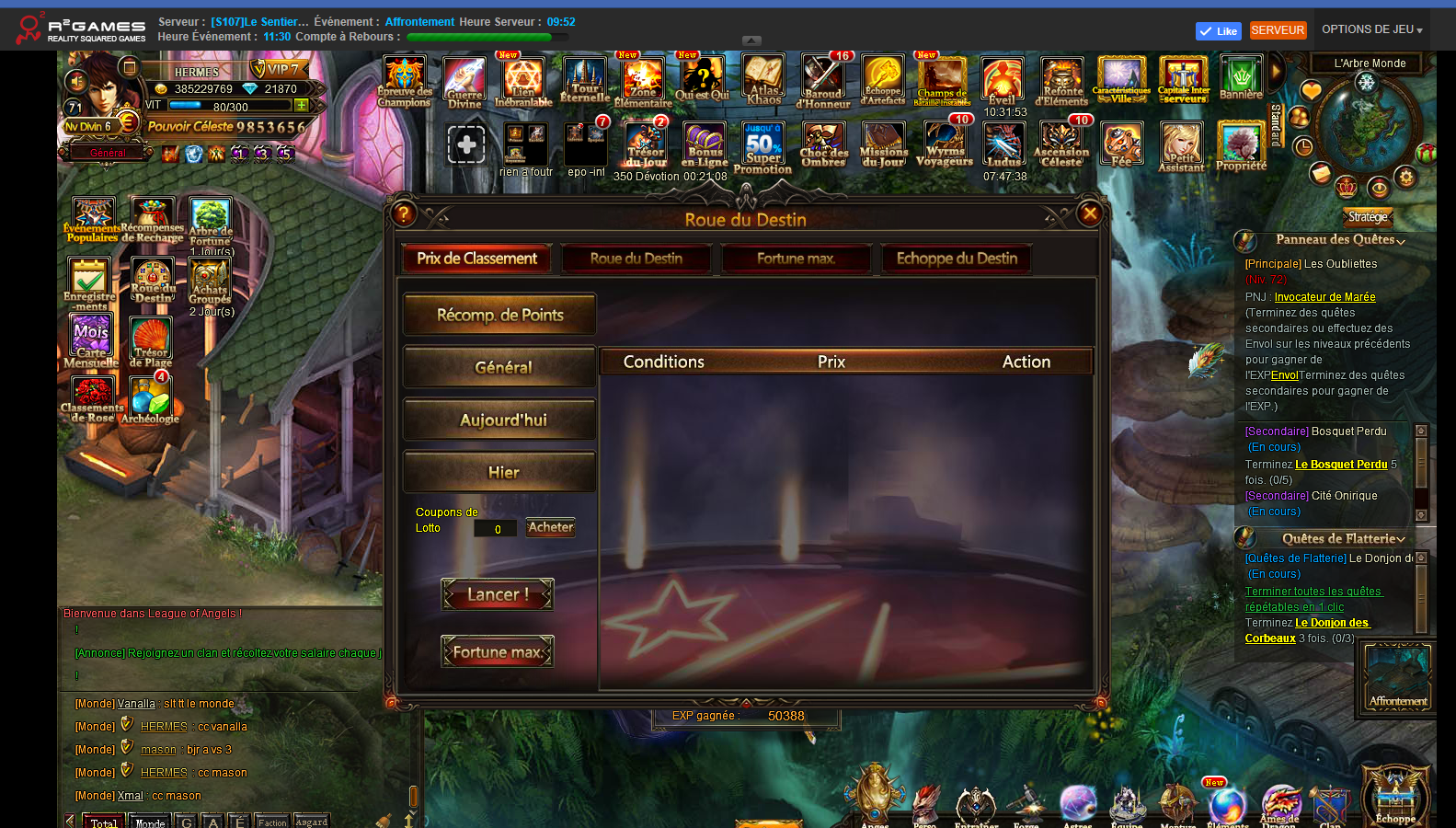Click the Lancer ! button
Image resolution: width=1456 pixels, height=828 pixels.
pyautogui.click(x=498, y=594)
